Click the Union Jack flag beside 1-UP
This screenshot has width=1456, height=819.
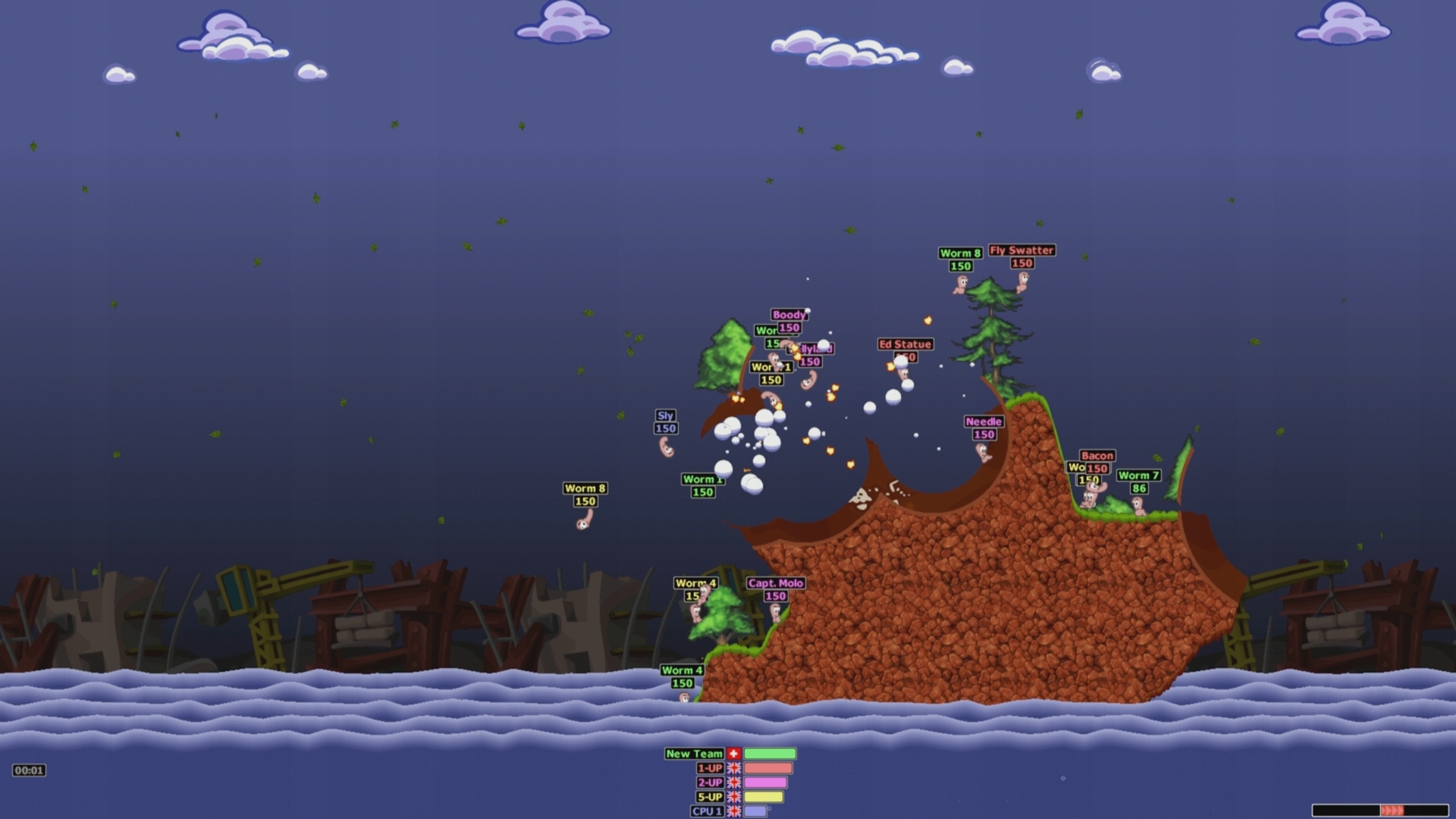click(733, 768)
